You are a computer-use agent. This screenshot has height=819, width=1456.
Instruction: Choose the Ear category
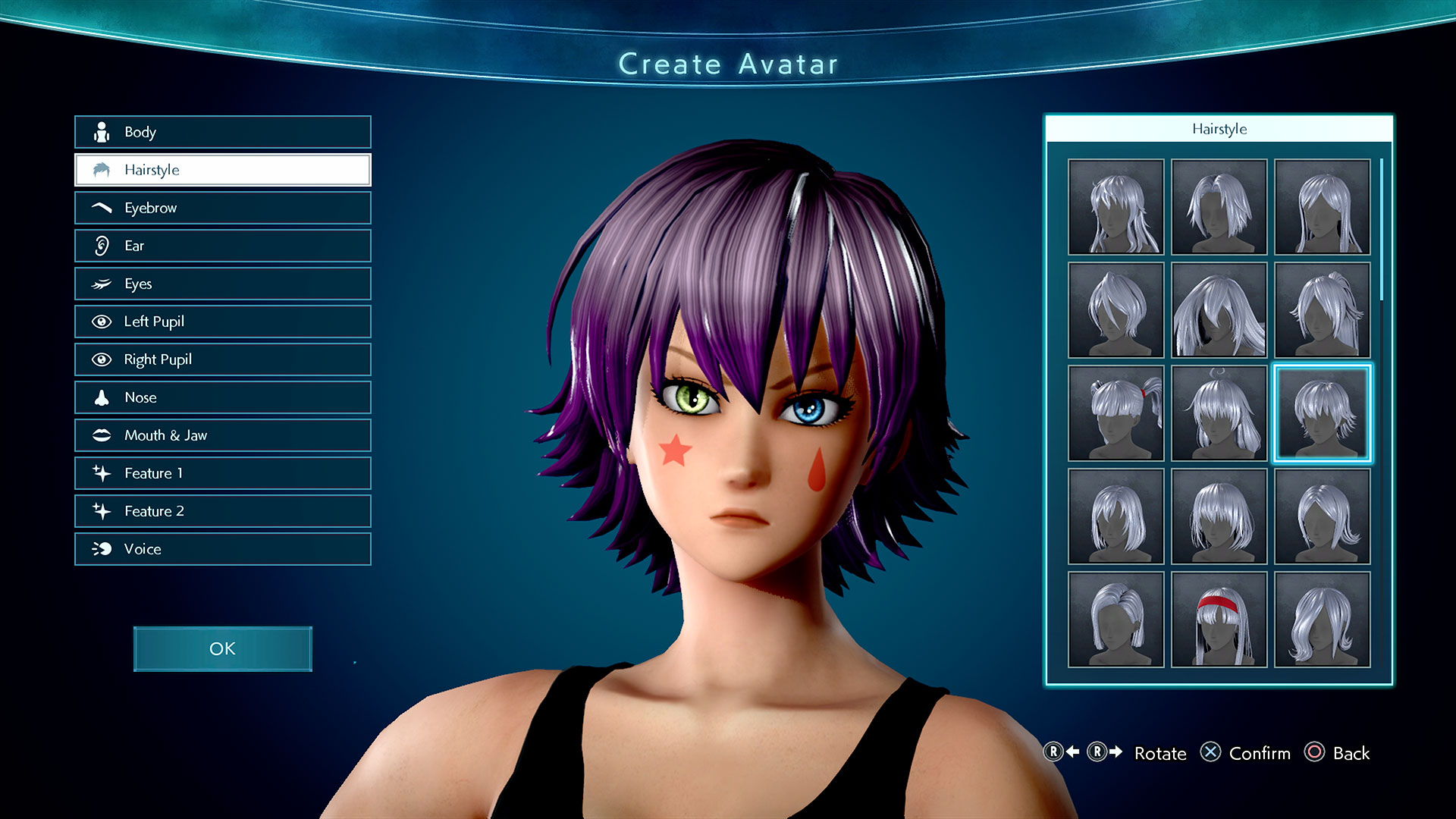(x=222, y=246)
